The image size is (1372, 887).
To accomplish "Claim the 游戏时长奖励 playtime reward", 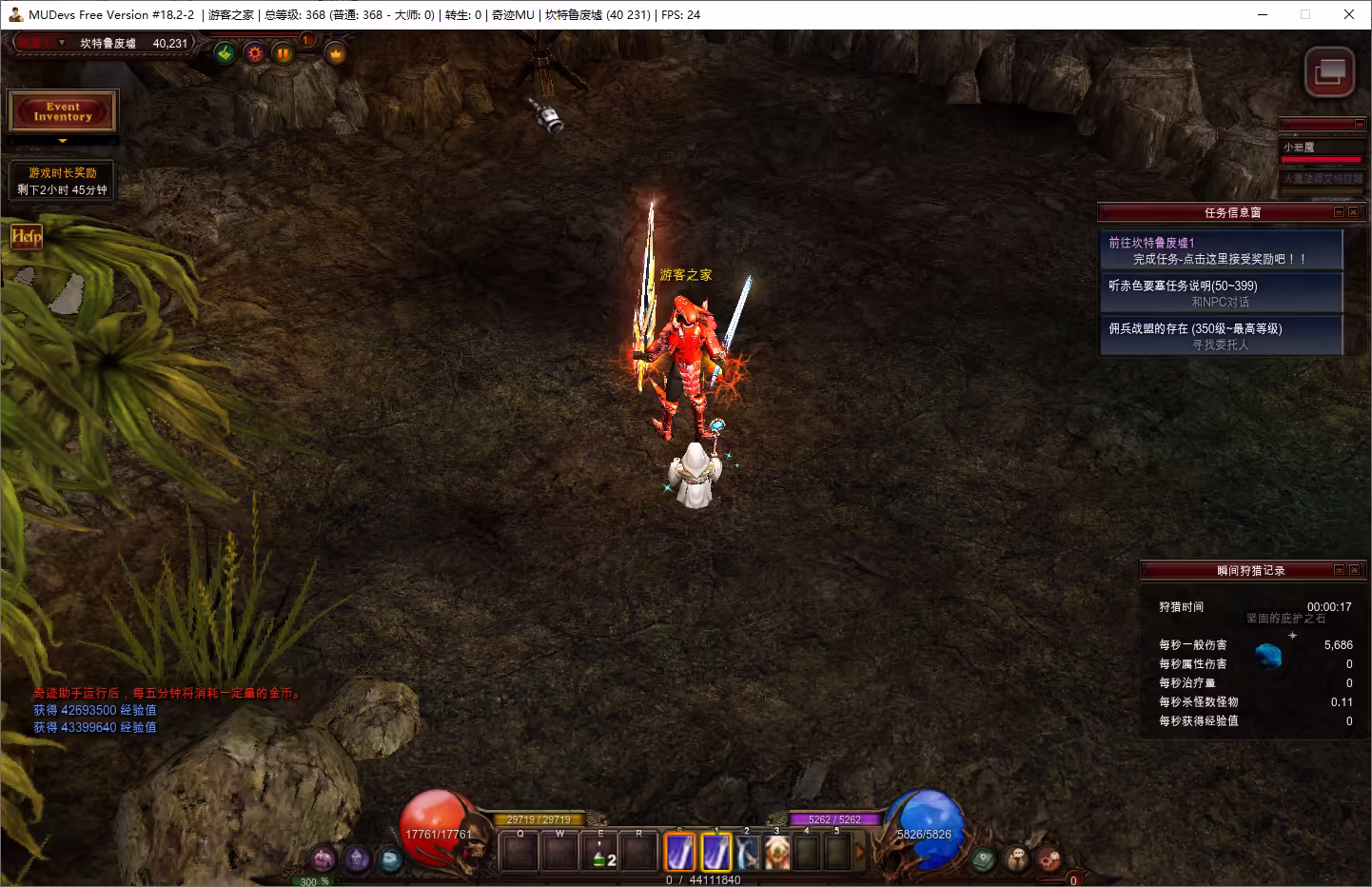I will click(63, 181).
